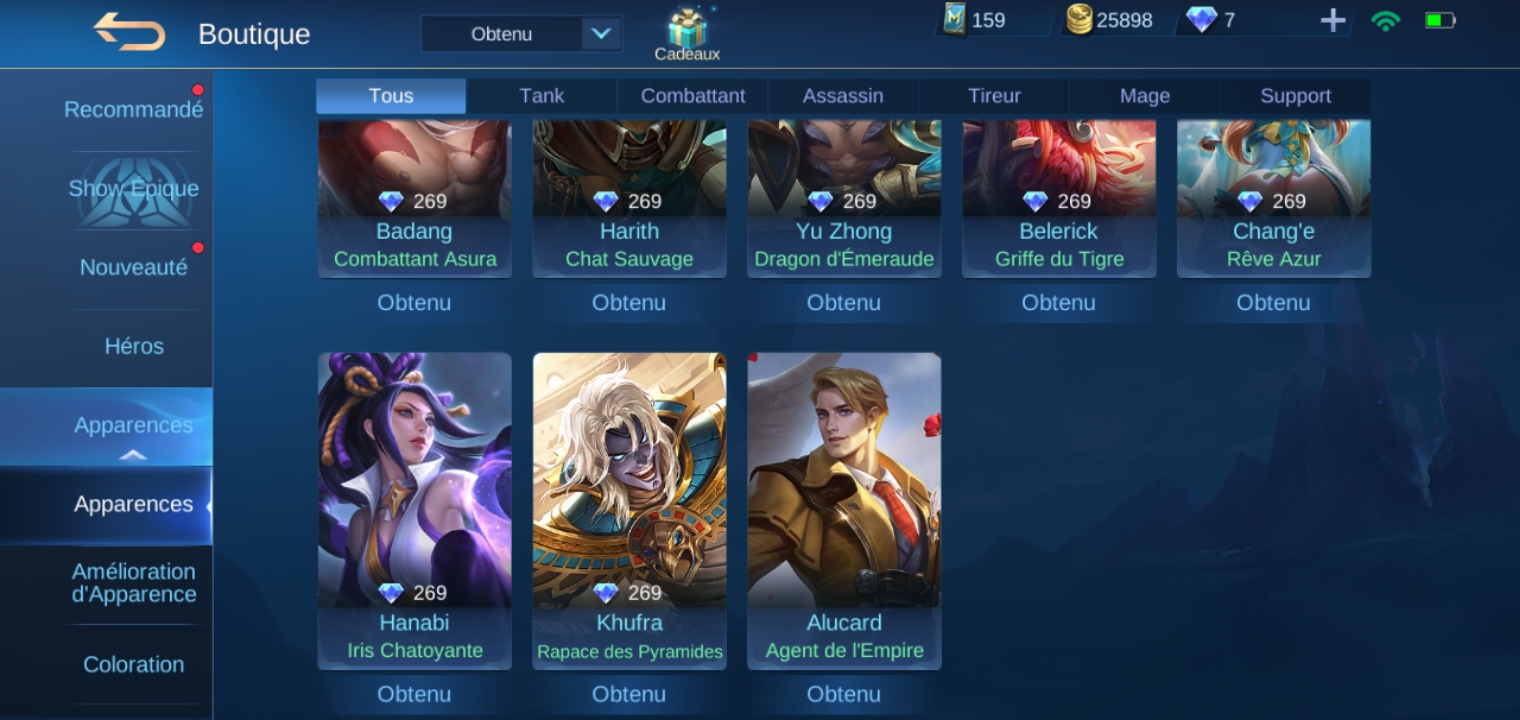
Task: Open Amélioration d'Apparence menu entry
Action: click(133, 583)
